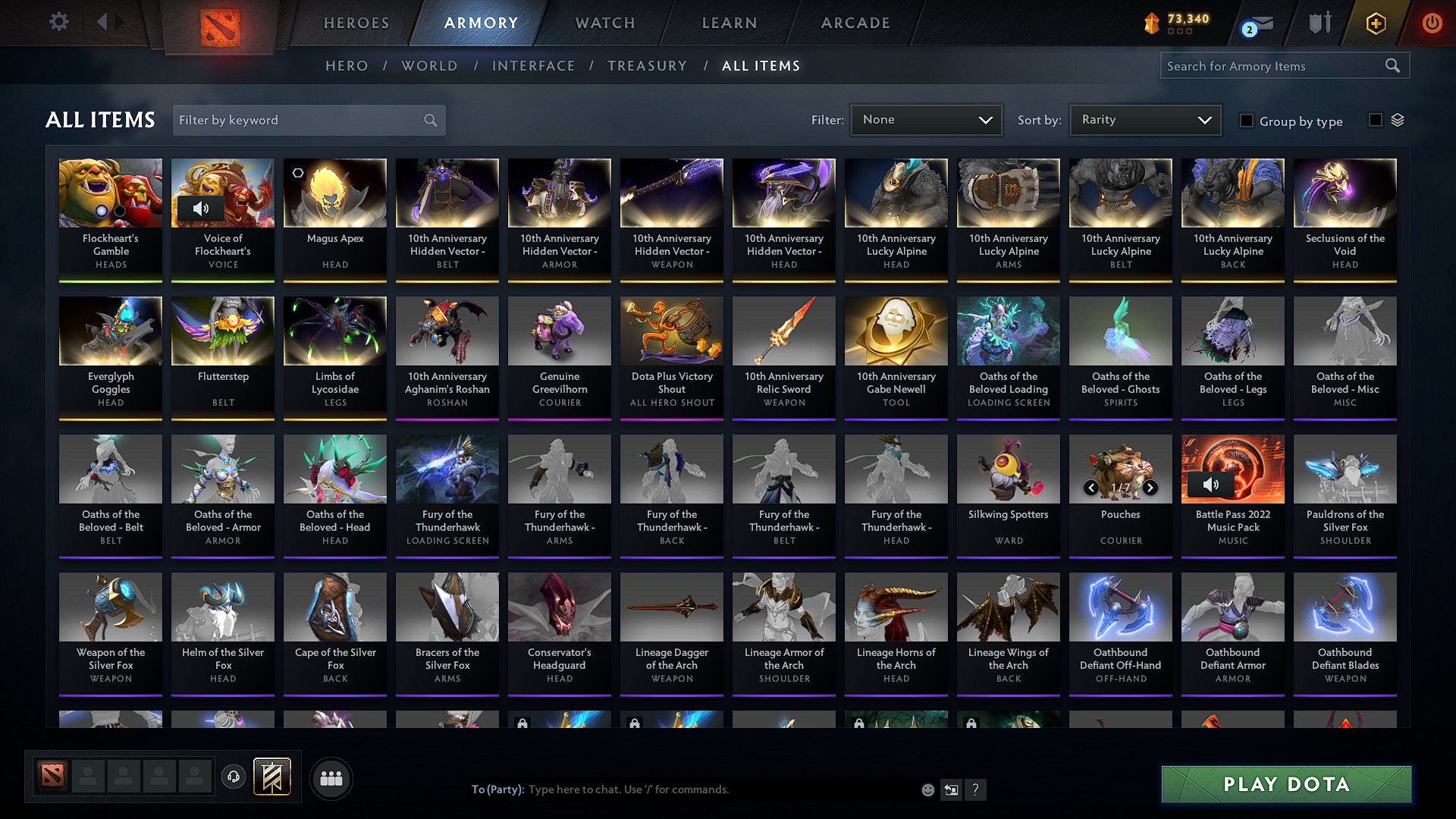Open the TREASURY section
1456x819 pixels.
coord(647,65)
